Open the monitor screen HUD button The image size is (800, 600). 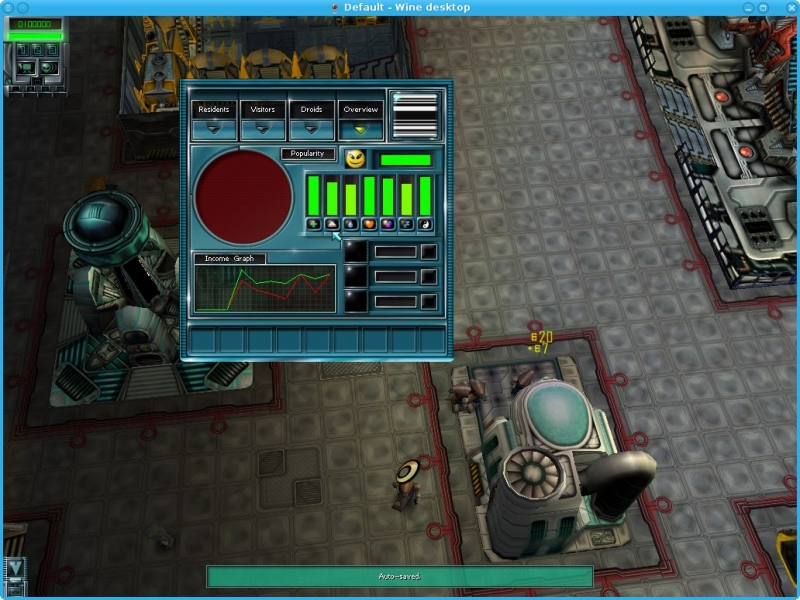[x=25, y=68]
